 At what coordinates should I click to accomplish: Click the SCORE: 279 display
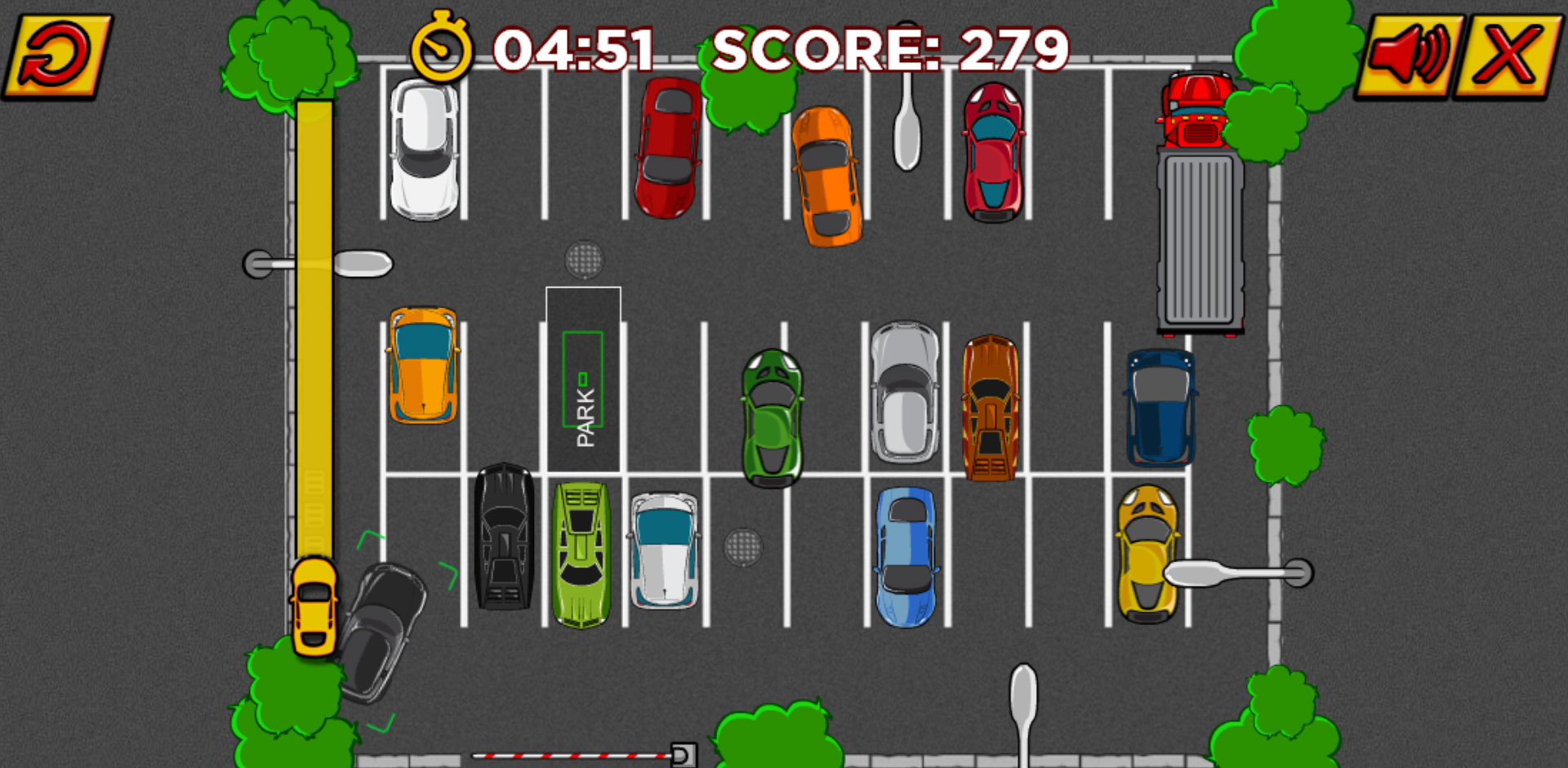pyautogui.click(x=890, y=51)
